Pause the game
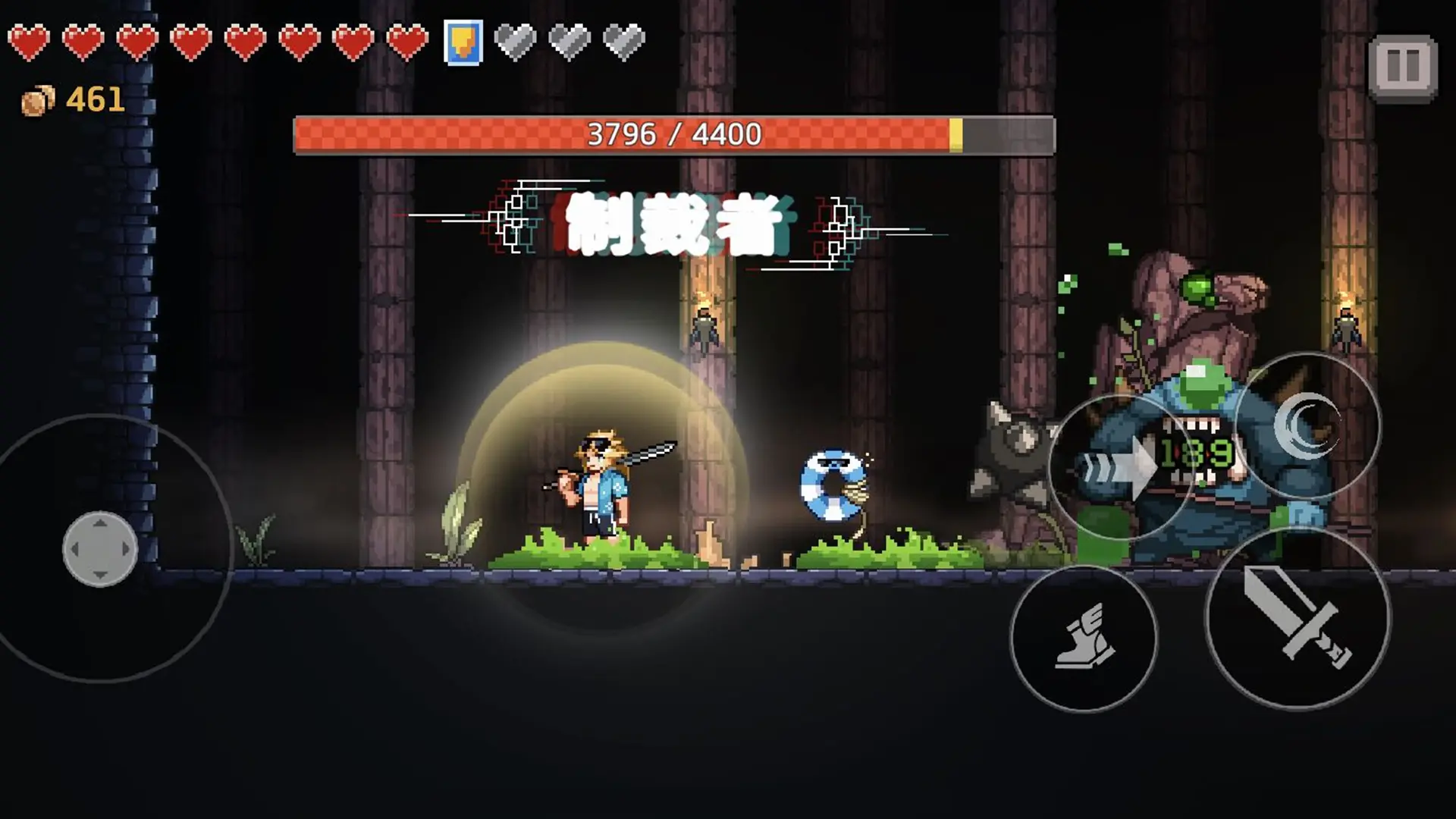 coord(1402,67)
